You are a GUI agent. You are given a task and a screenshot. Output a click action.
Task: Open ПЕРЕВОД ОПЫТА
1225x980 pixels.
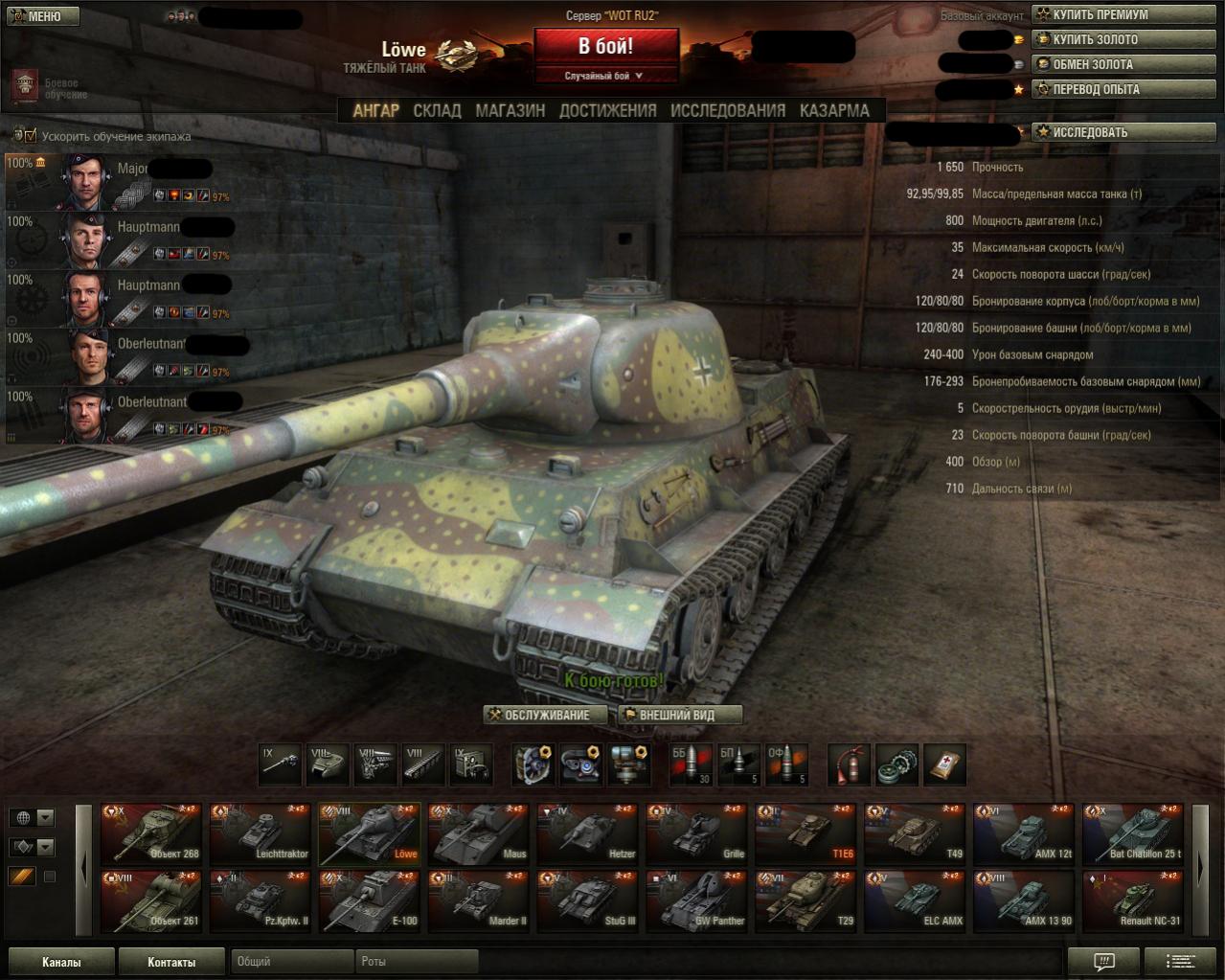pos(1124,89)
